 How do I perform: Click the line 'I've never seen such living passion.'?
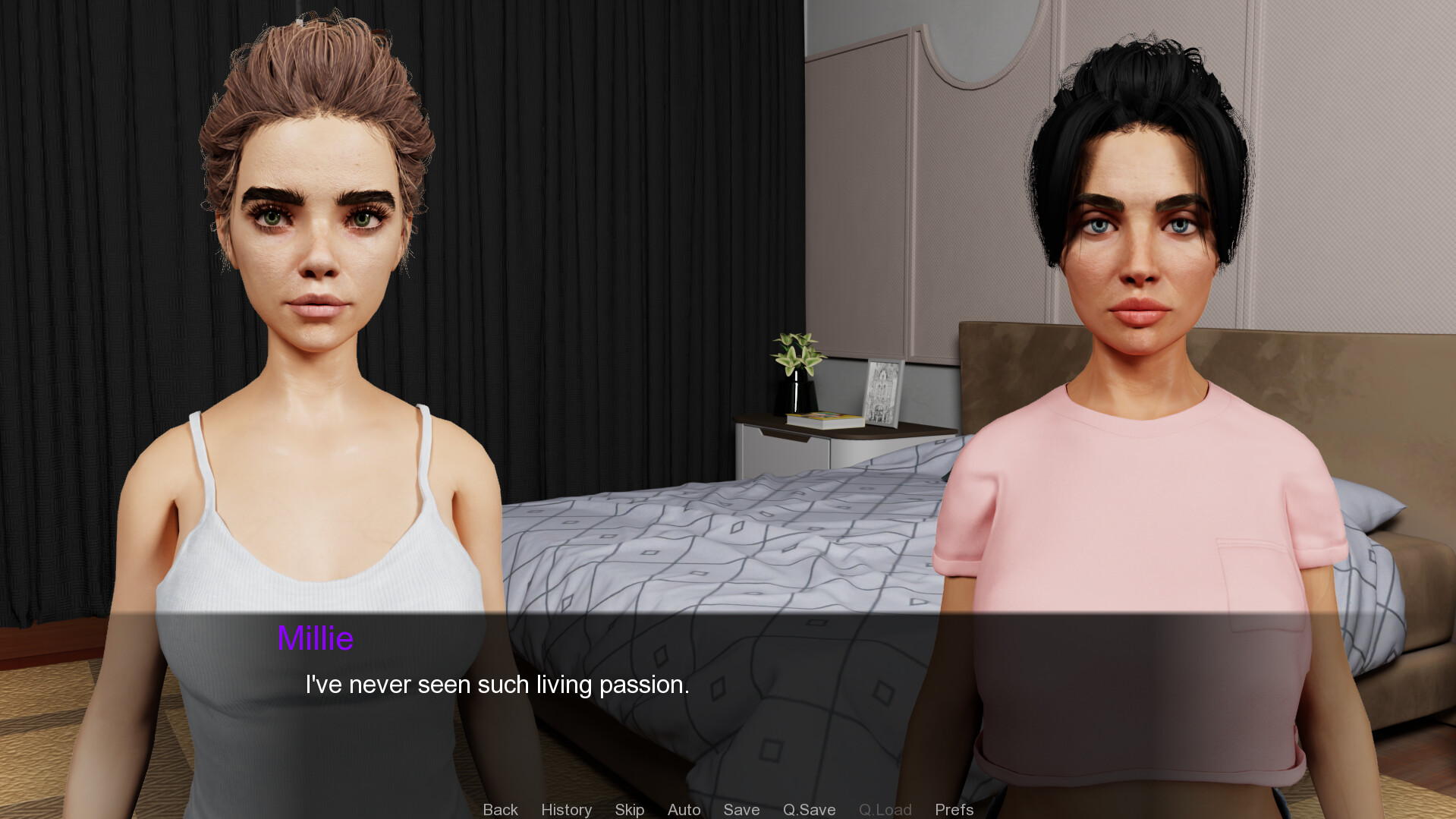point(497,685)
